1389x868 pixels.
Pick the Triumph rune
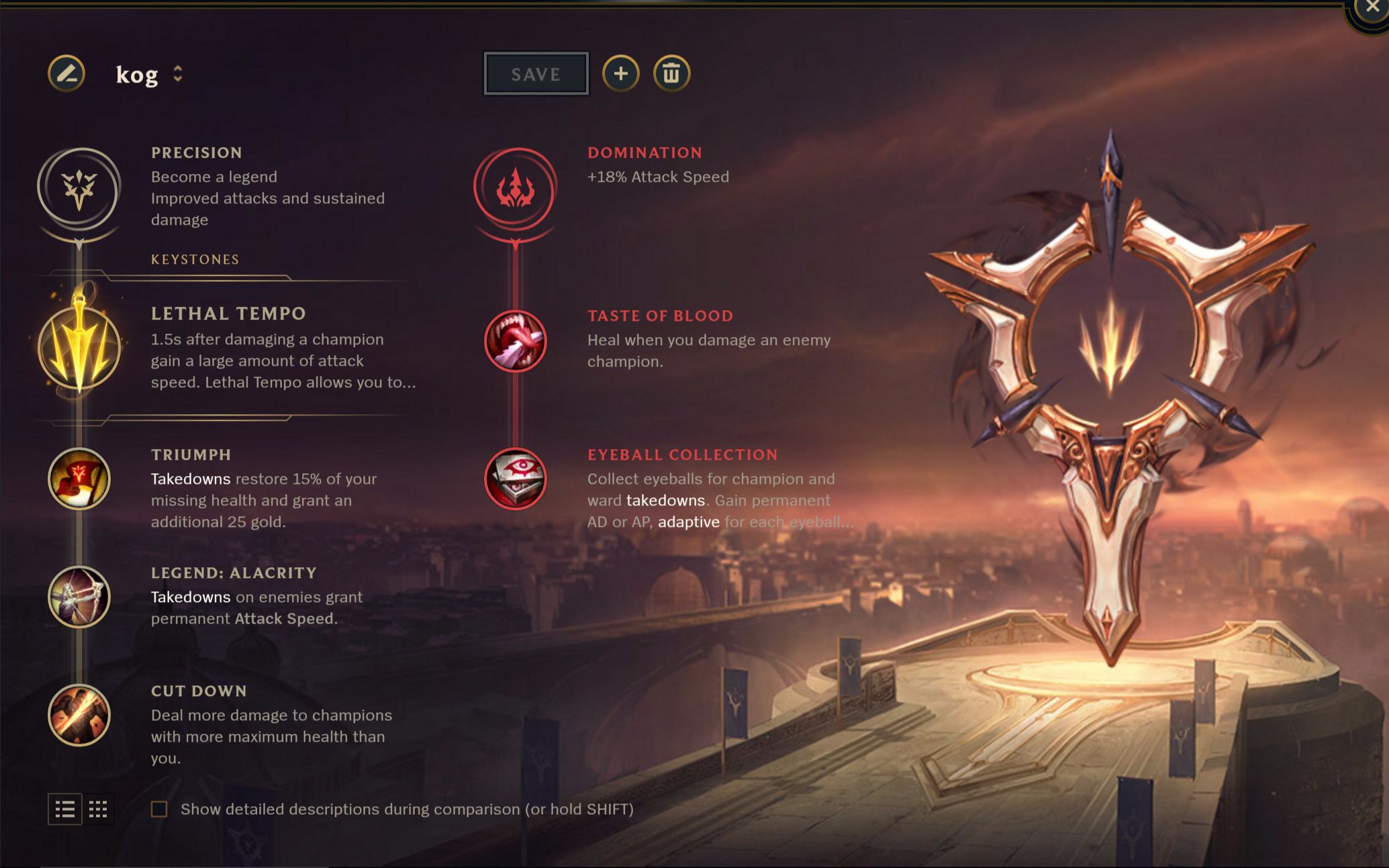tap(79, 479)
